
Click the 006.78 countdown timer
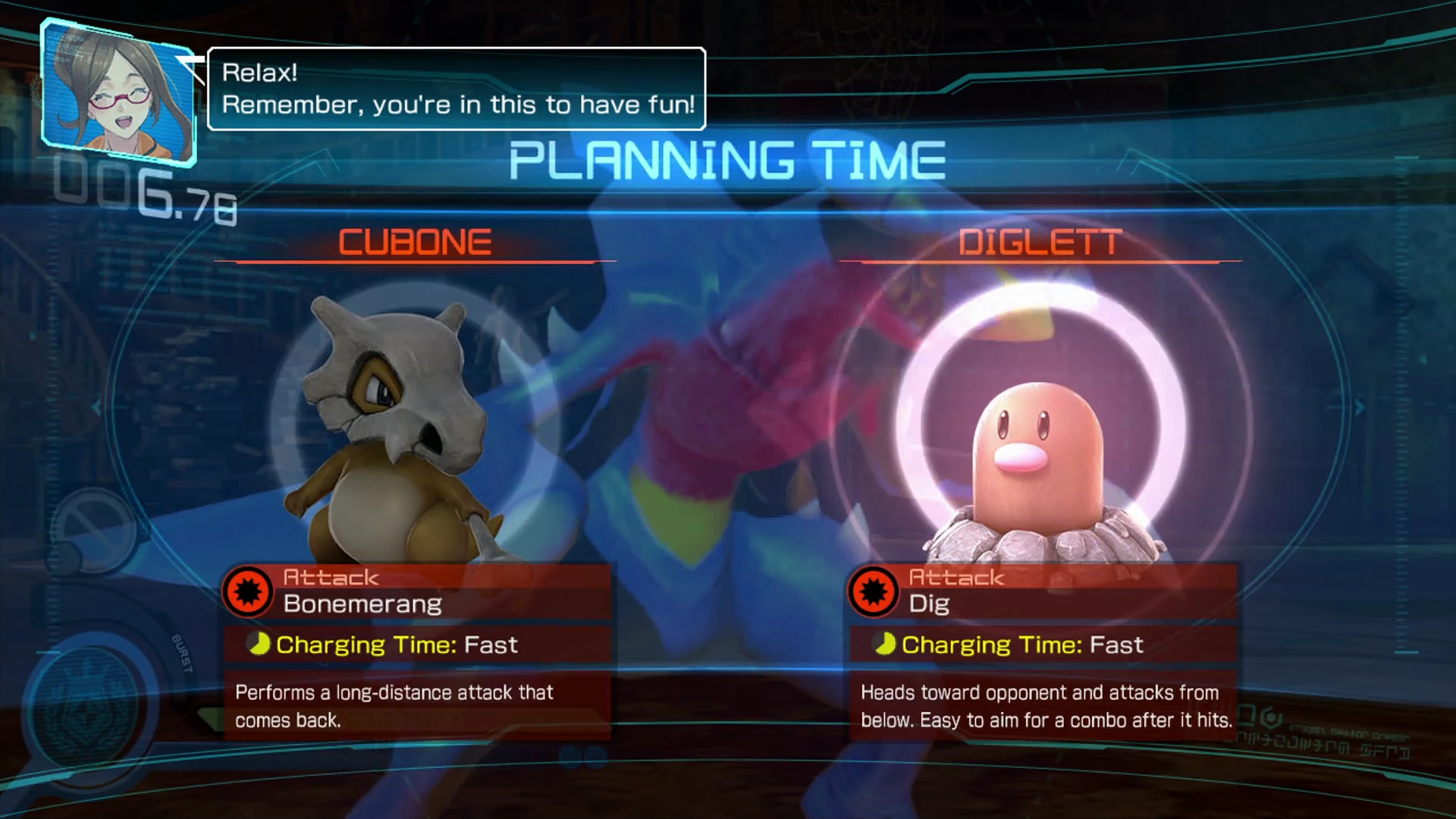pos(144,193)
